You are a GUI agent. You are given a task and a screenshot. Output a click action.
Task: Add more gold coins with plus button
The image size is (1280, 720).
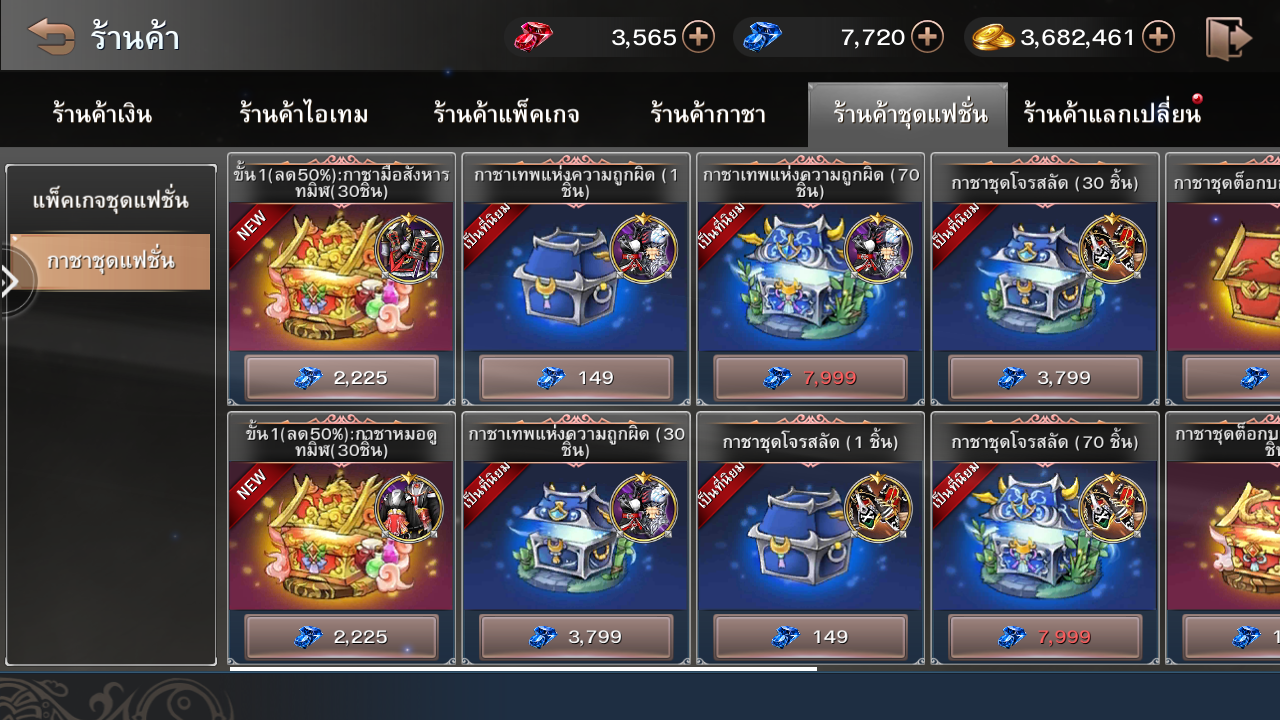1158,38
